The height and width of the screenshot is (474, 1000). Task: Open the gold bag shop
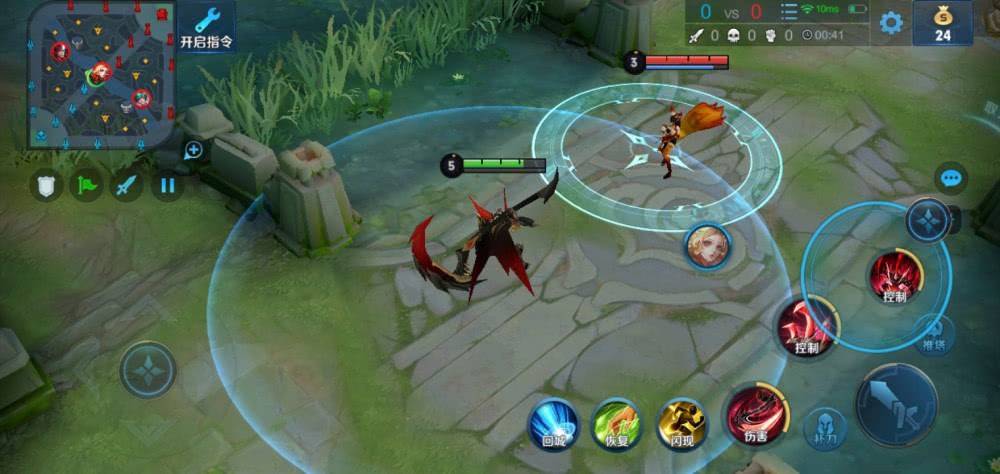click(942, 22)
